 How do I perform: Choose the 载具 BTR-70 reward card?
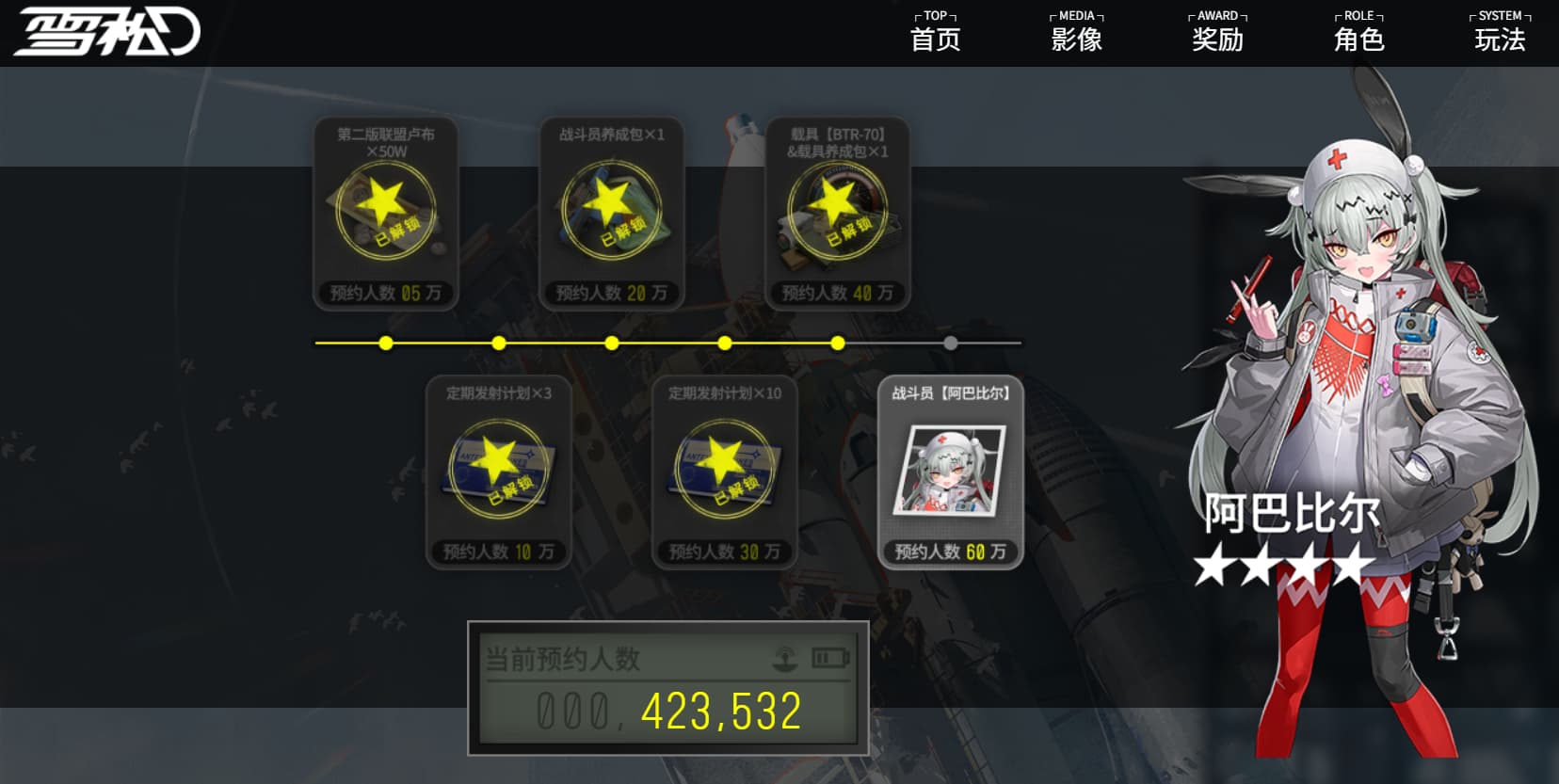tap(838, 213)
